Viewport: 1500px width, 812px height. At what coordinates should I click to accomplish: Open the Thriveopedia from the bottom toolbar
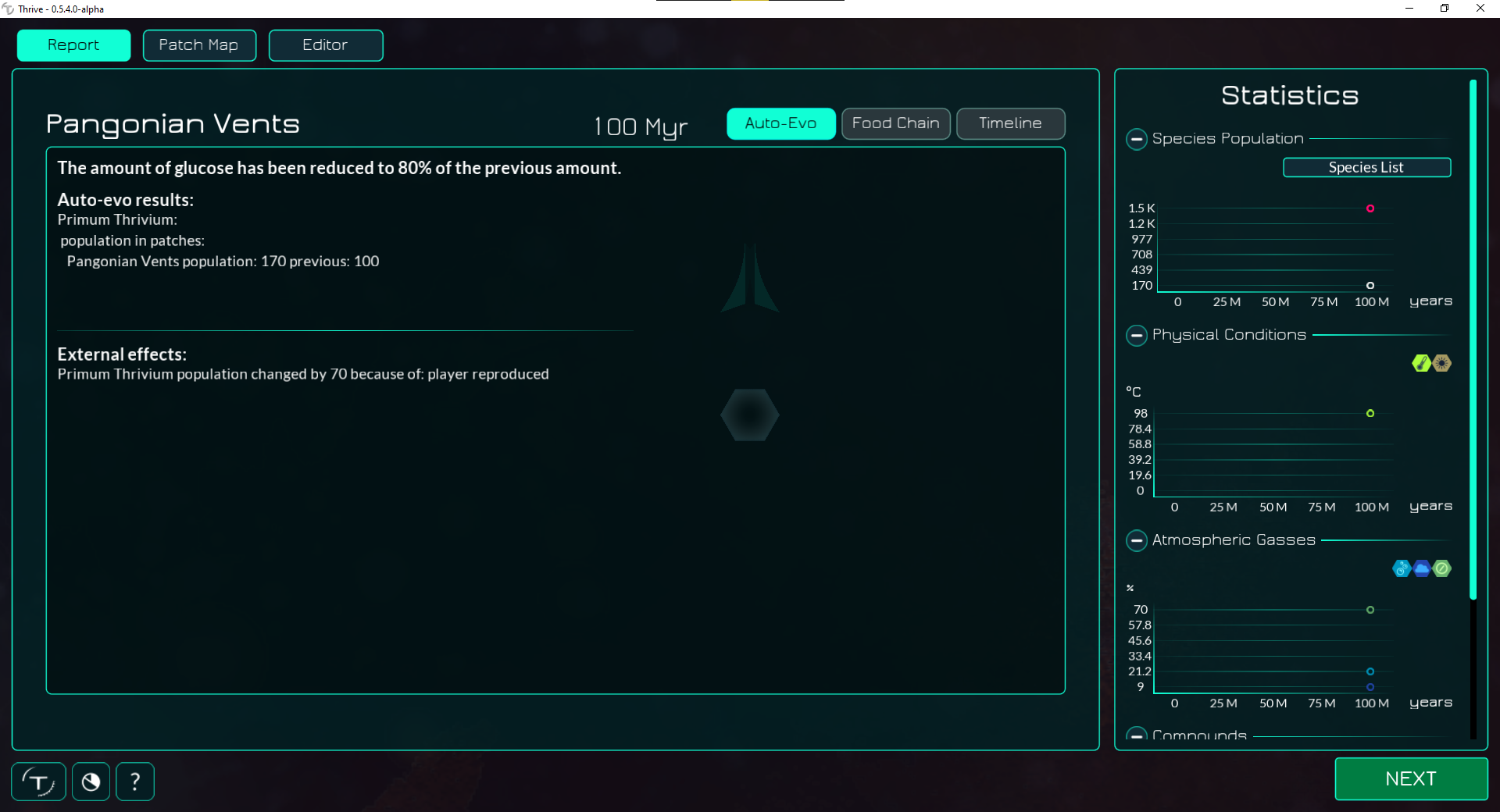pyautogui.click(x=38, y=781)
